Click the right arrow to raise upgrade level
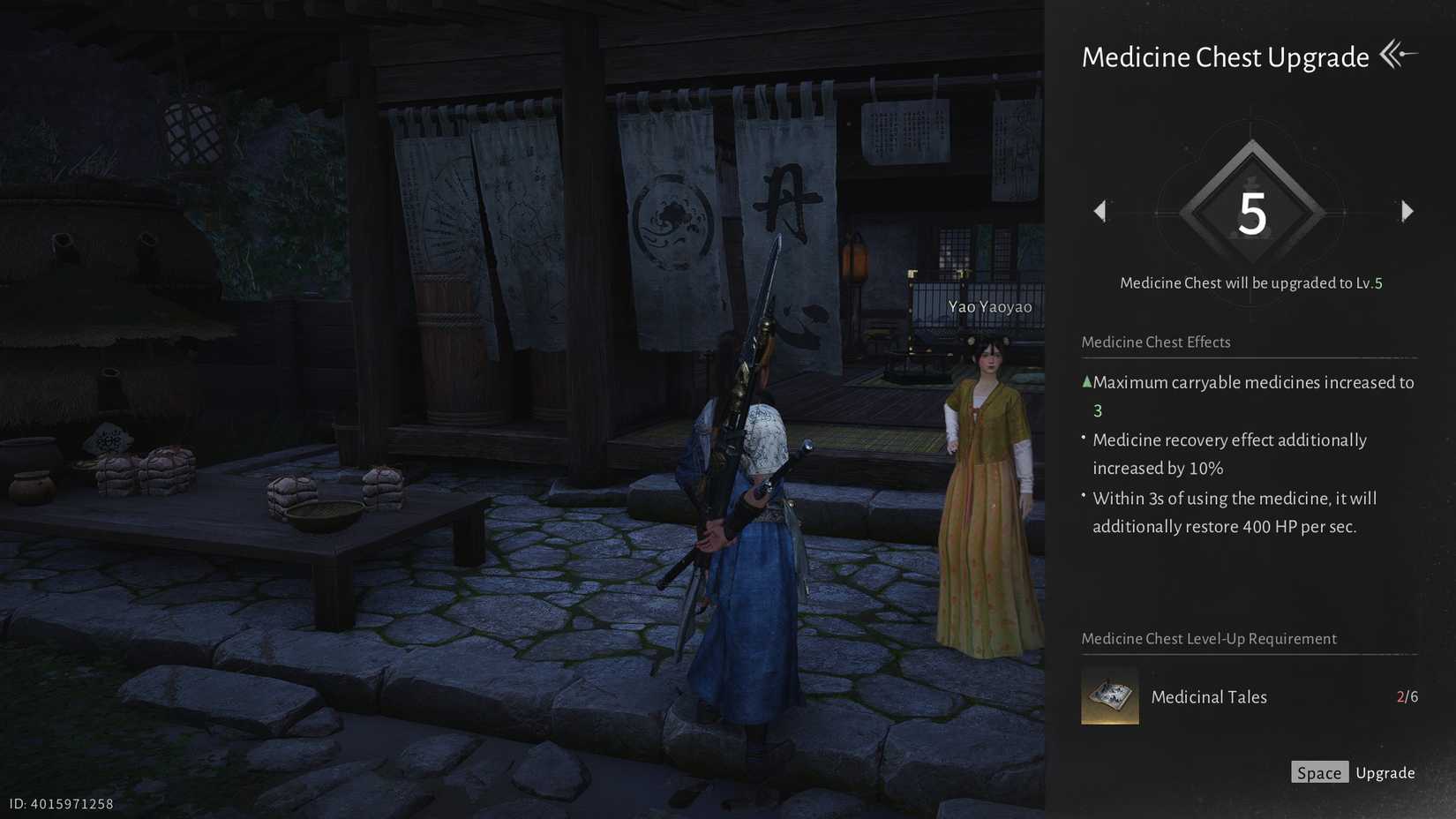 [x=1407, y=211]
